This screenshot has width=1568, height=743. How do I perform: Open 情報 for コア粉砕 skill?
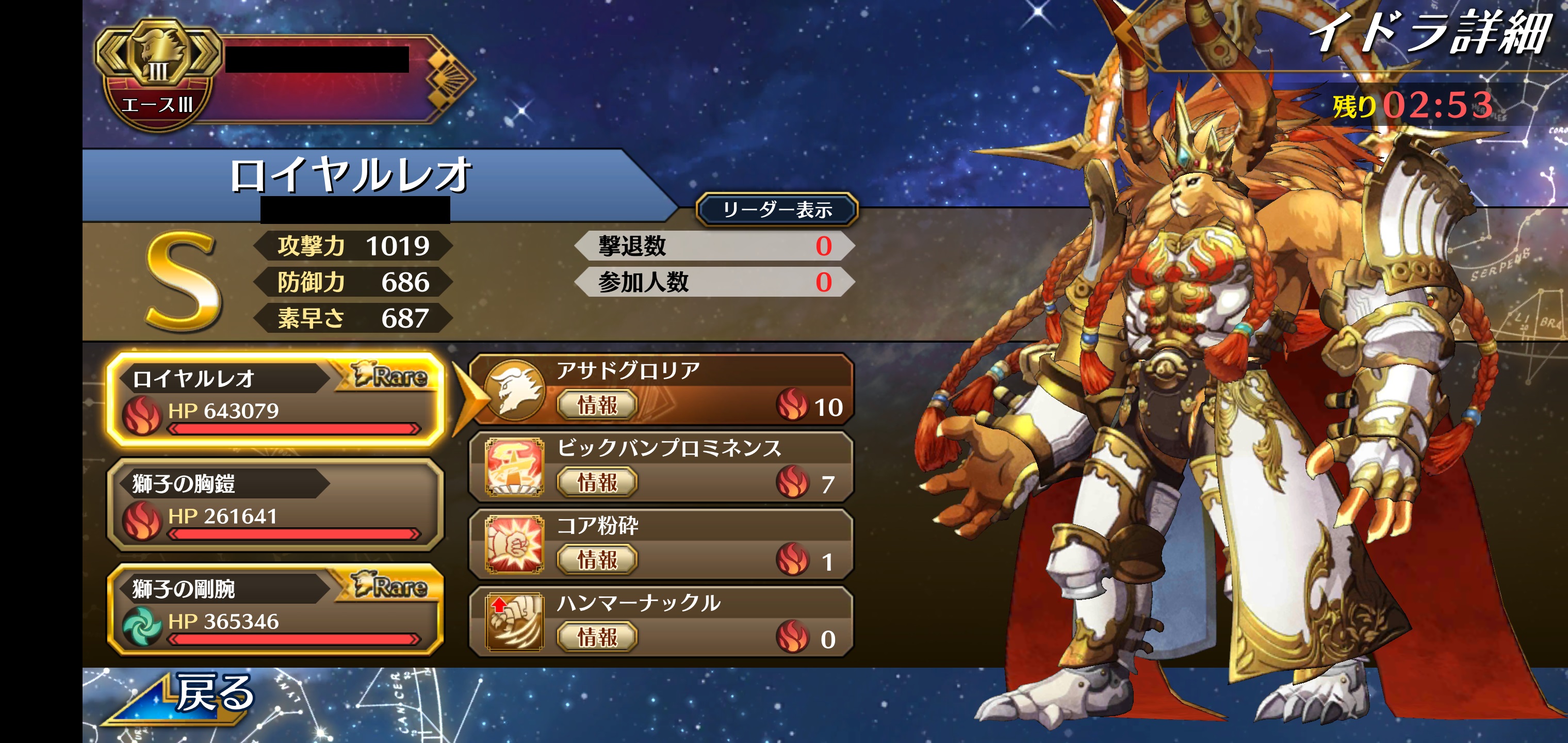(597, 560)
